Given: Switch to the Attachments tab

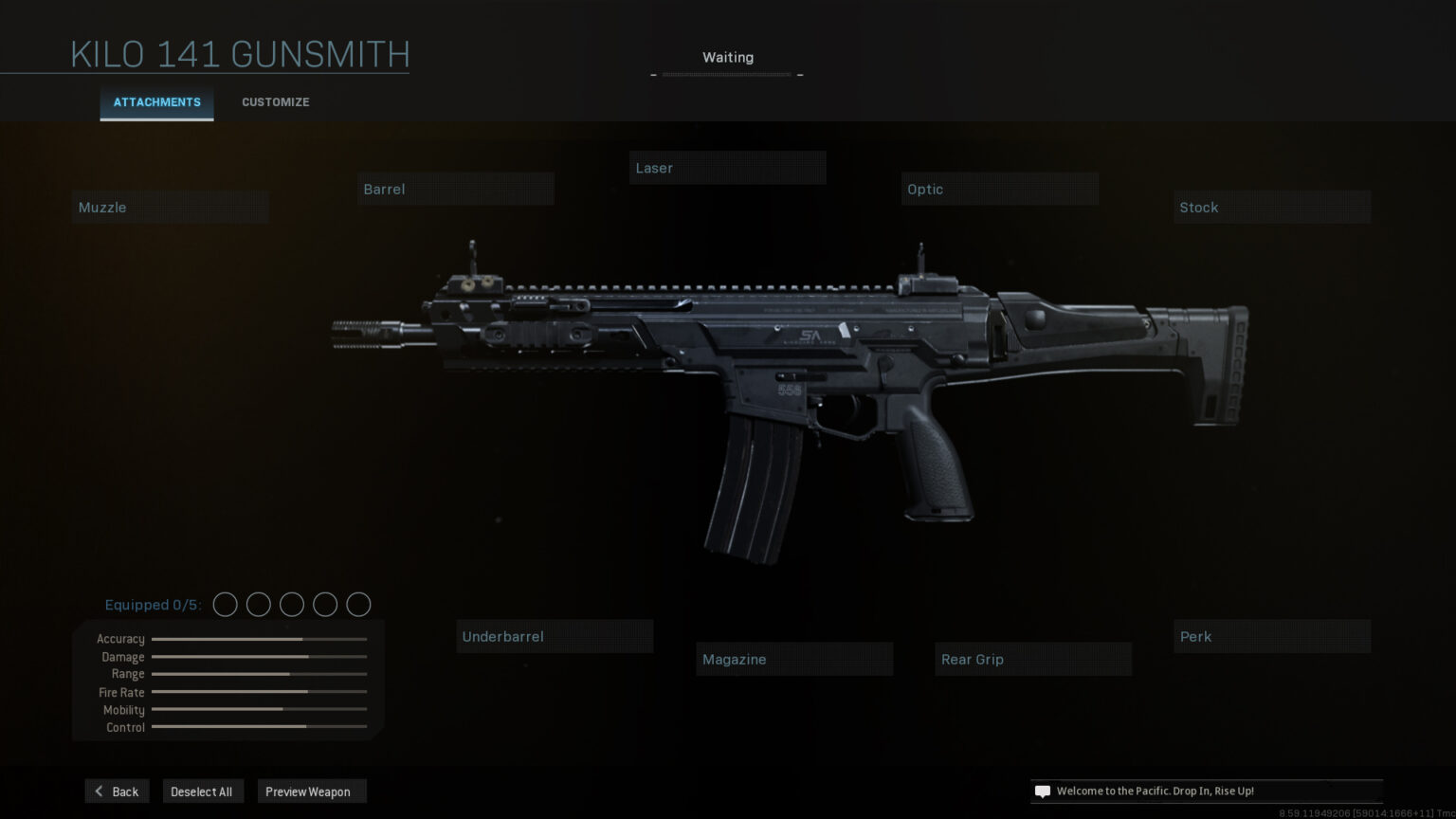Looking at the screenshot, I should pyautogui.click(x=156, y=102).
